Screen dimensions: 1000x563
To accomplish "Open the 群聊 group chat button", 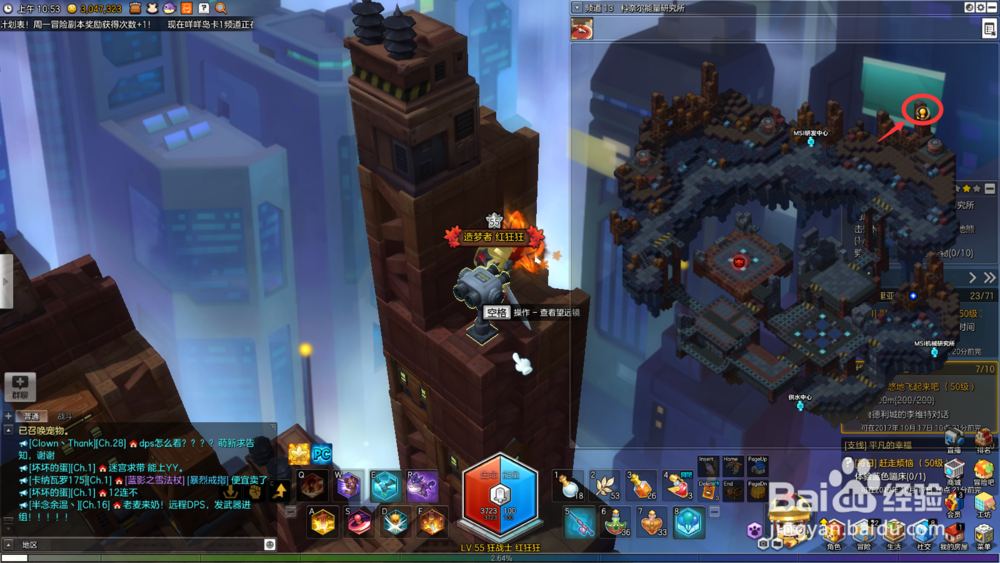I will pyautogui.click(x=20, y=385).
